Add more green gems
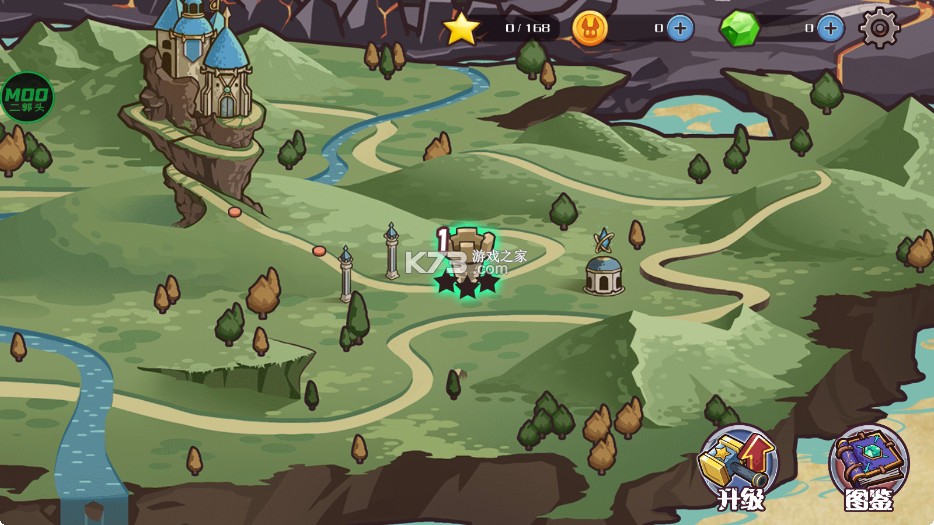This screenshot has width=934, height=525. point(830,28)
